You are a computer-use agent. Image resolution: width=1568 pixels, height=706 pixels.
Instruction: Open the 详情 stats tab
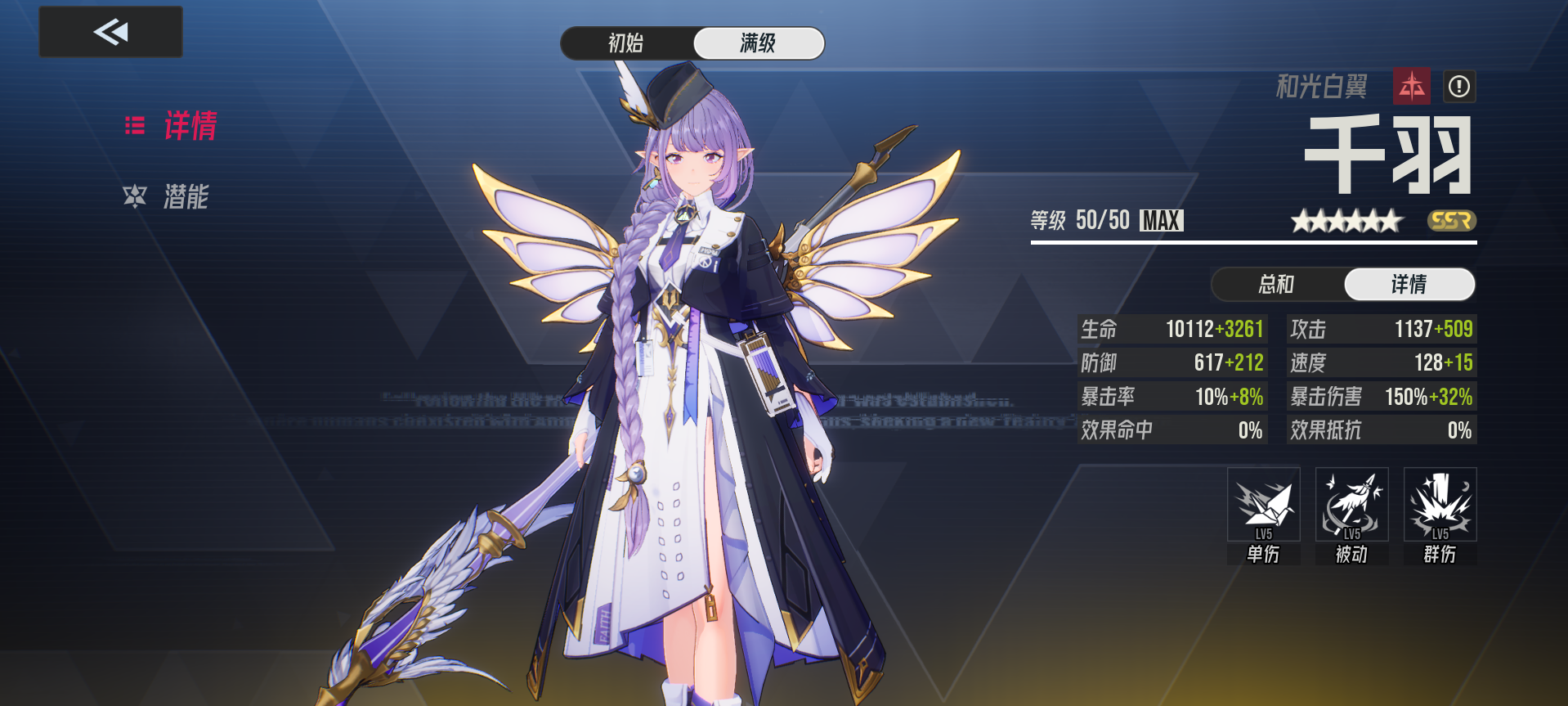[x=1408, y=284]
